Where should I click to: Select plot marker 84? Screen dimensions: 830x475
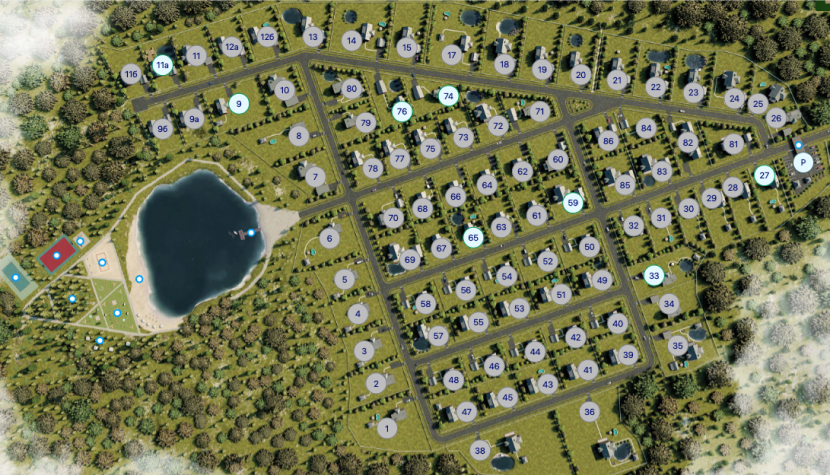tap(645, 128)
